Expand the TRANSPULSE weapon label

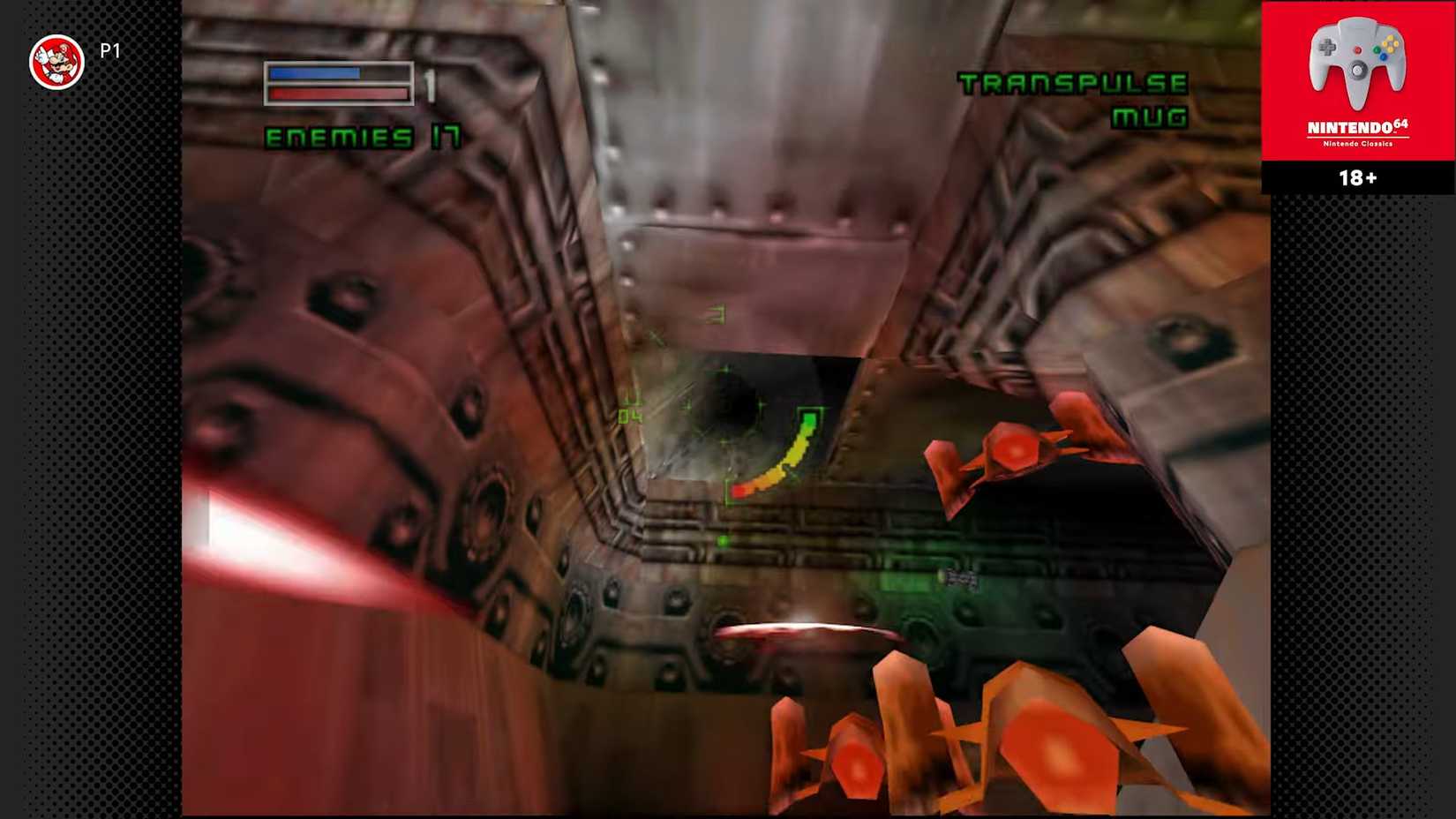click(x=1073, y=86)
